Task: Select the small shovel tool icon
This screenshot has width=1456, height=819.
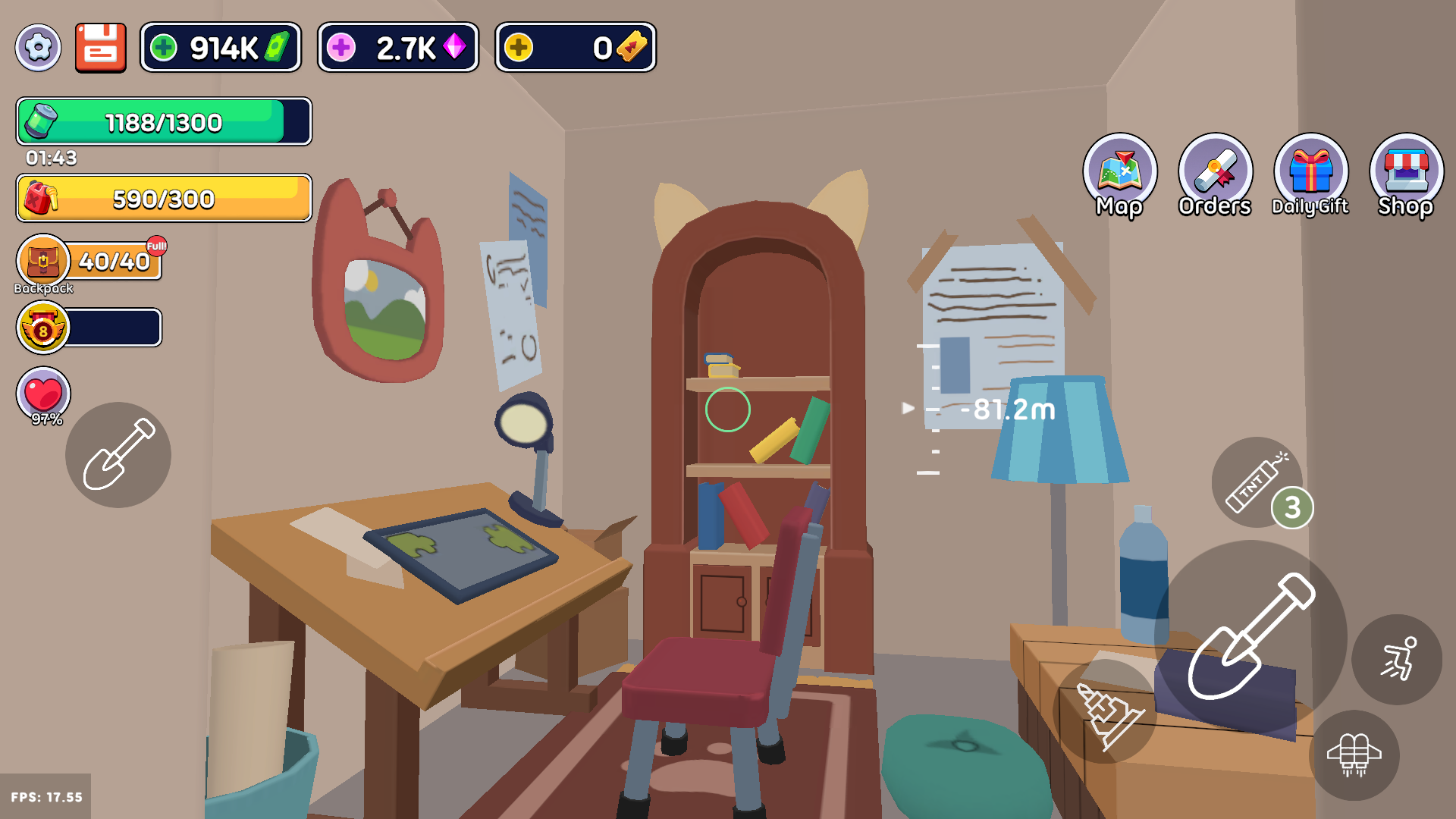Action: click(x=118, y=455)
